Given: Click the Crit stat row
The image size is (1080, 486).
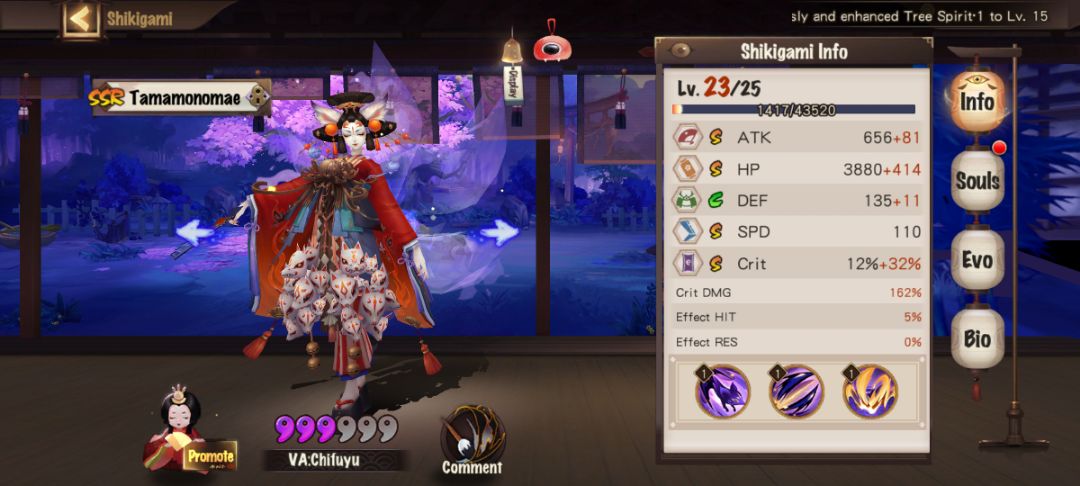Looking at the screenshot, I should click(x=796, y=264).
